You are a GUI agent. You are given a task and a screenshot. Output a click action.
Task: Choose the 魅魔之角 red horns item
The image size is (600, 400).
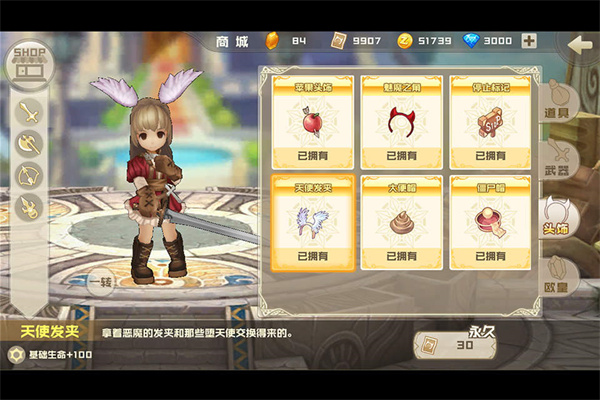[x=400, y=121]
